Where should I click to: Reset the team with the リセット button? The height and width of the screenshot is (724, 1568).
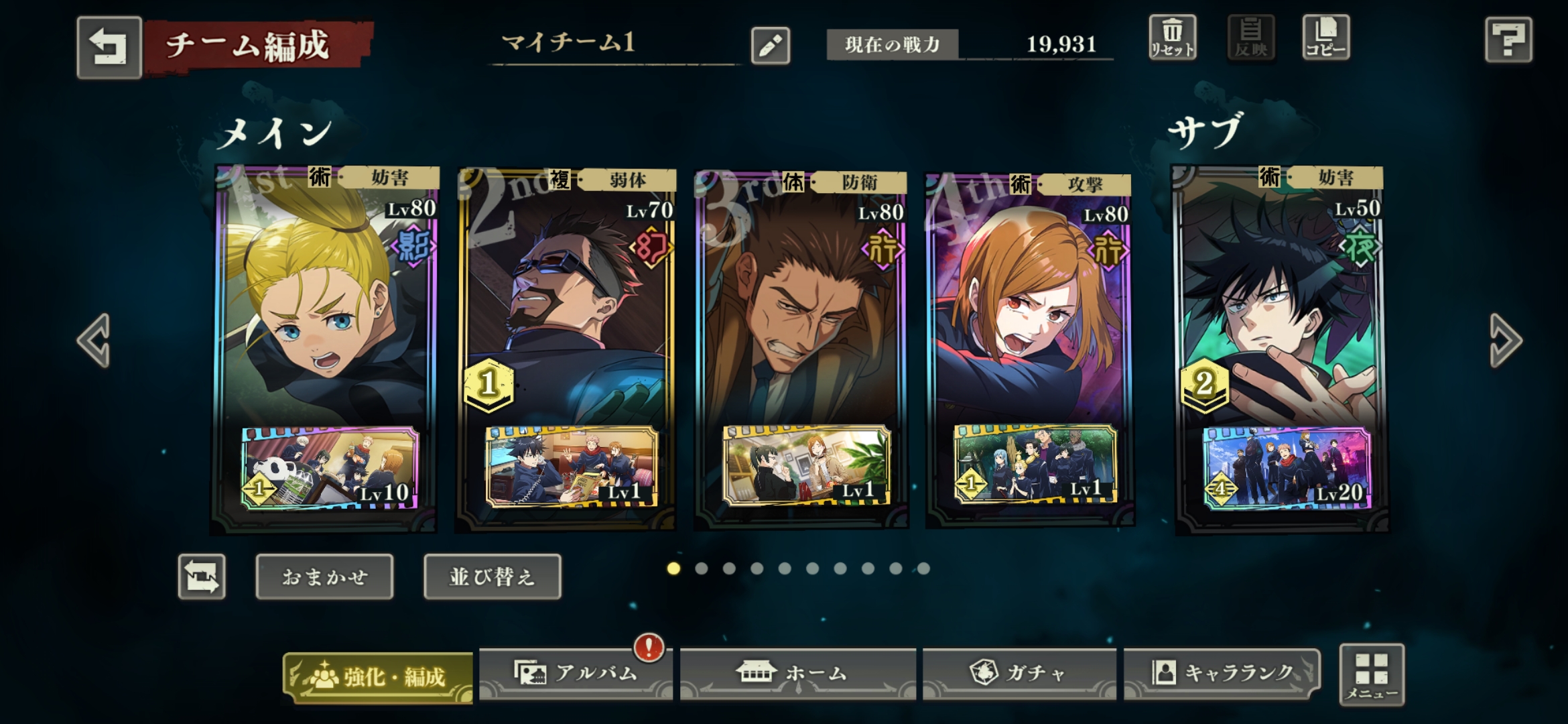coord(1172,38)
